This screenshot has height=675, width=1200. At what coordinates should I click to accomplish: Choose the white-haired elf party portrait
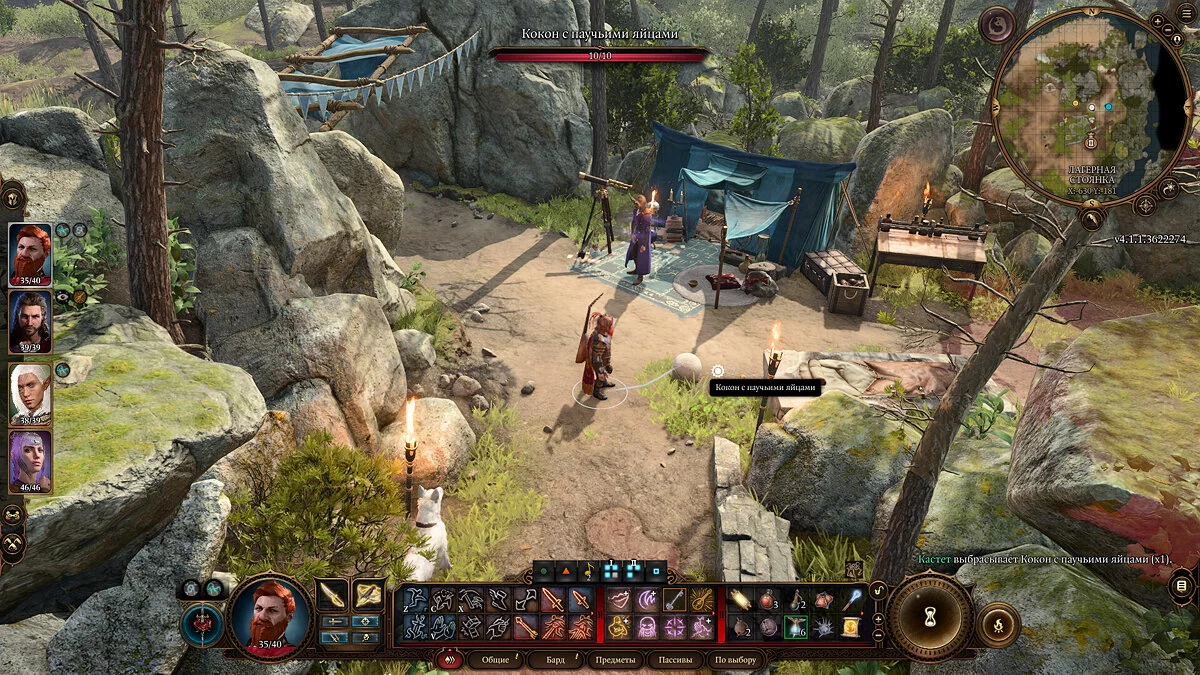30,392
